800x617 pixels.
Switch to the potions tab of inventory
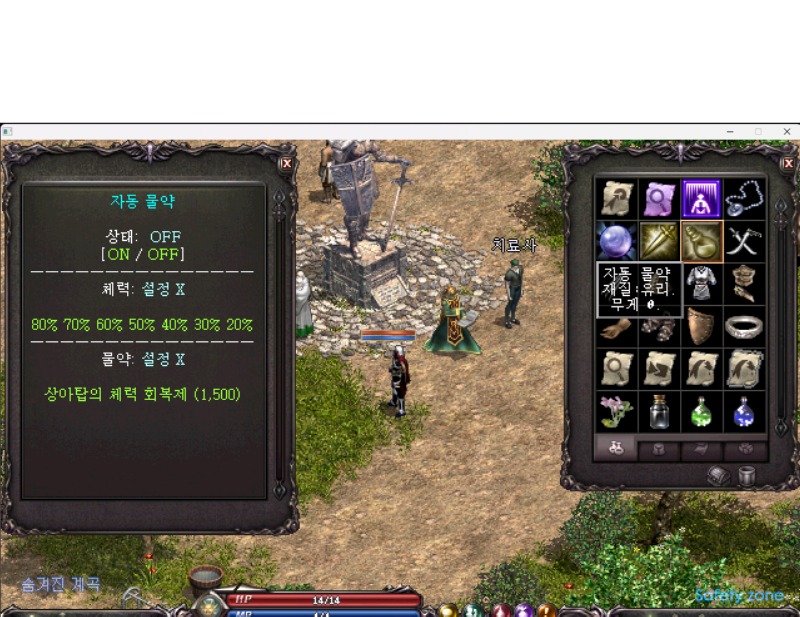(x=615, y=449)
